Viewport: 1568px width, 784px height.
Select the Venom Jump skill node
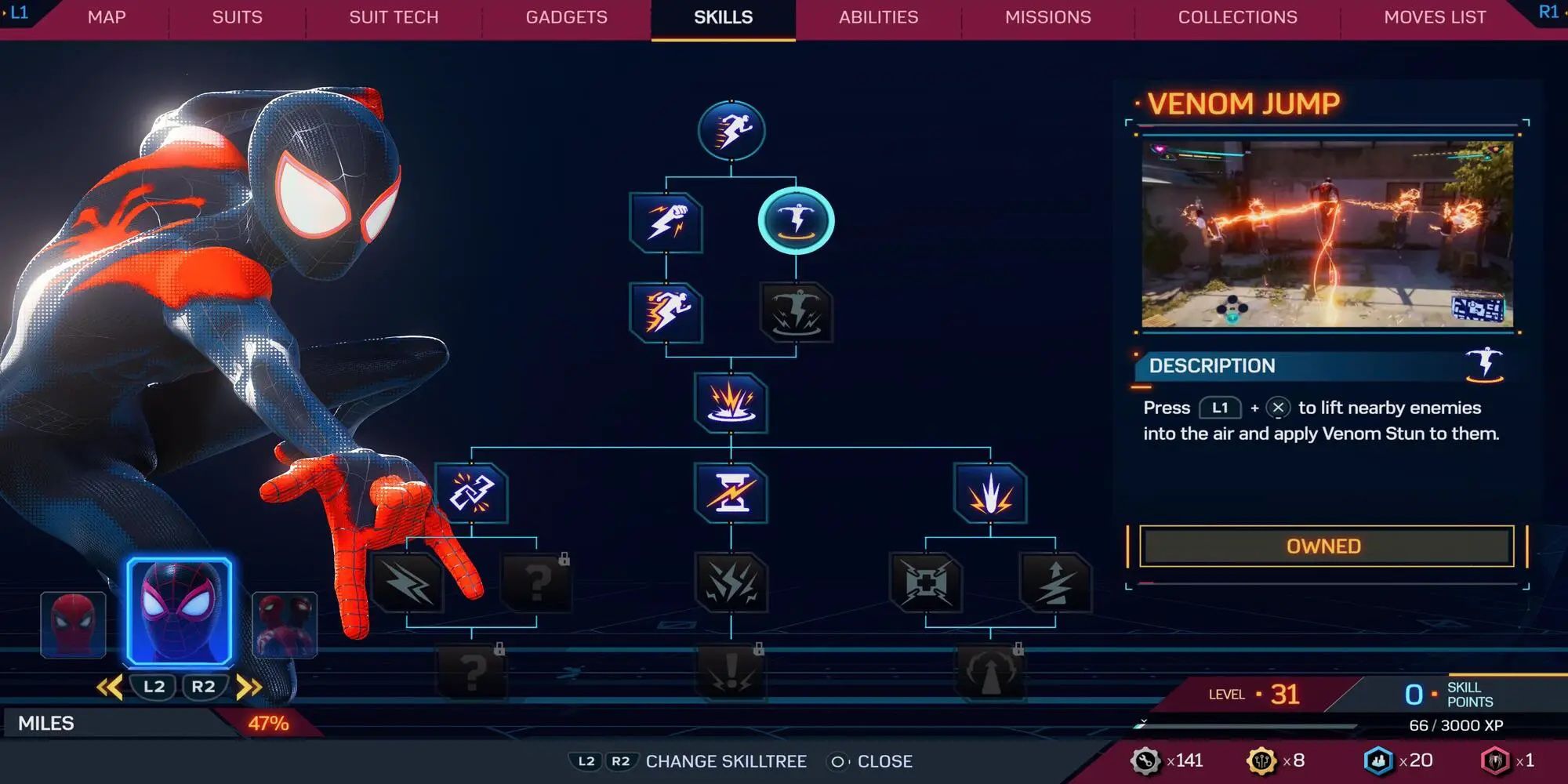pyautogui.click(x=796, y=220)
